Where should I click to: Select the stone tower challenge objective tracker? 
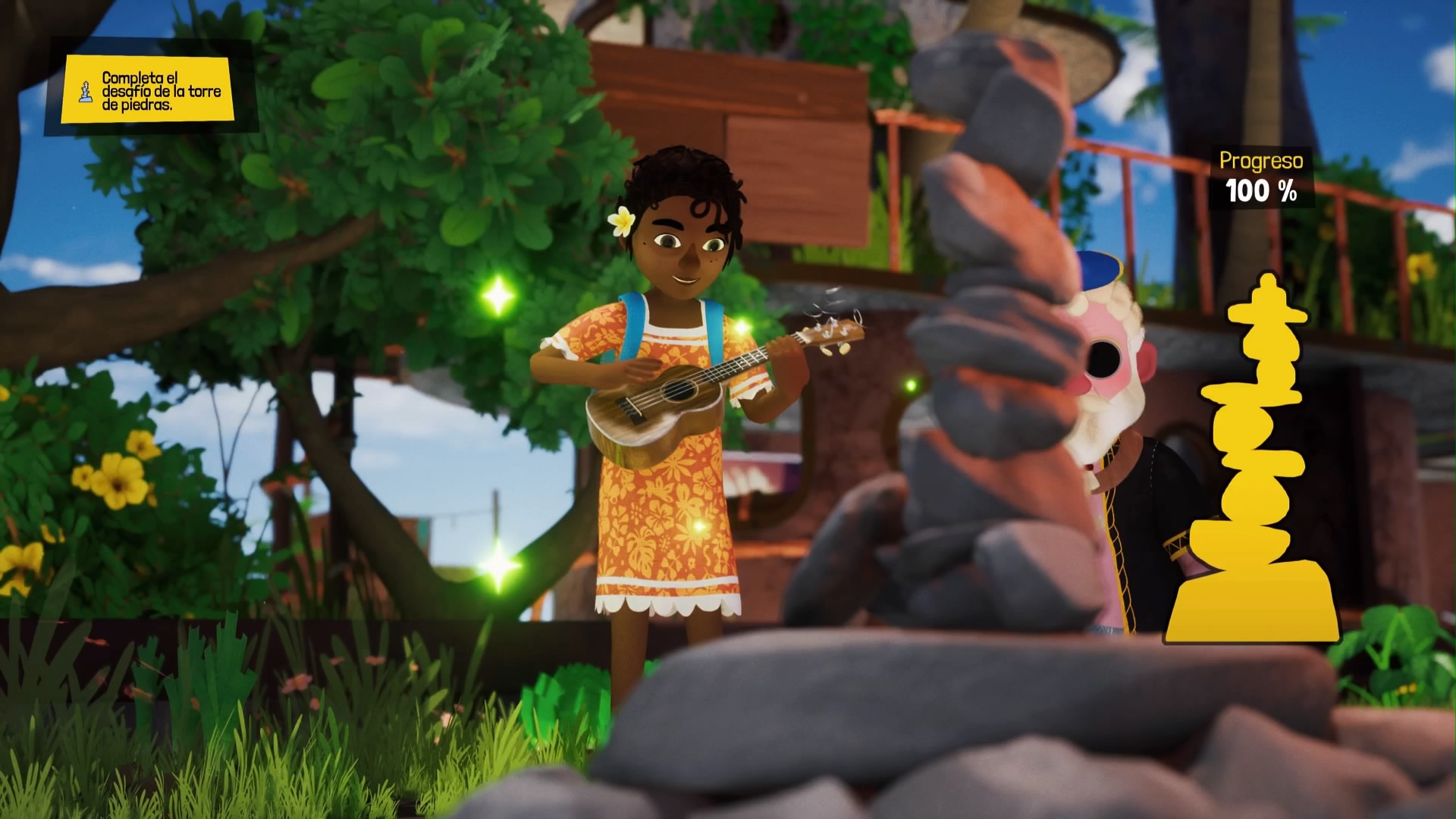pos(148,90)
